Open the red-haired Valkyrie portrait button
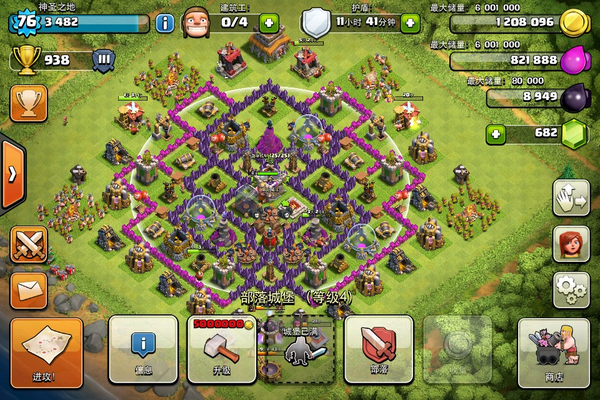The image size is (600, 400). (570, 243)
